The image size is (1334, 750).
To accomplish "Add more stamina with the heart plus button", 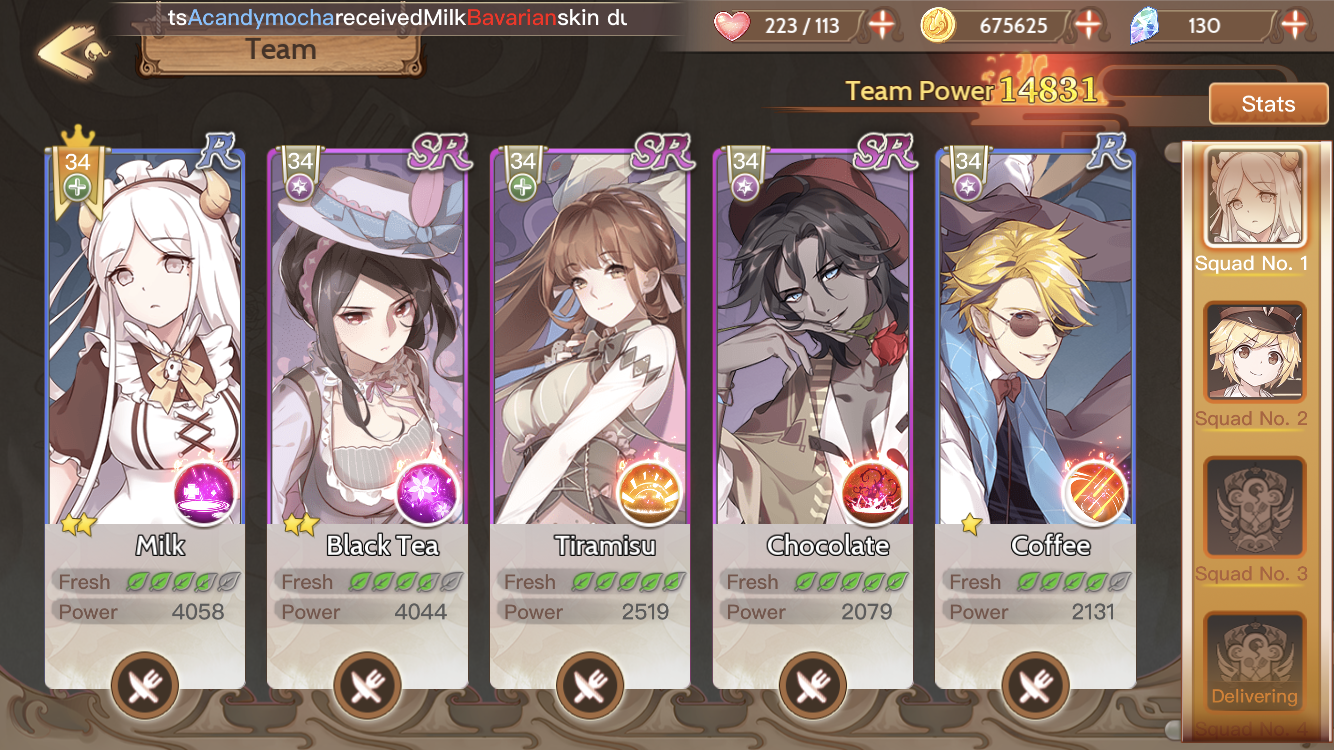I will pyautogui.click(x=881, y=25).
